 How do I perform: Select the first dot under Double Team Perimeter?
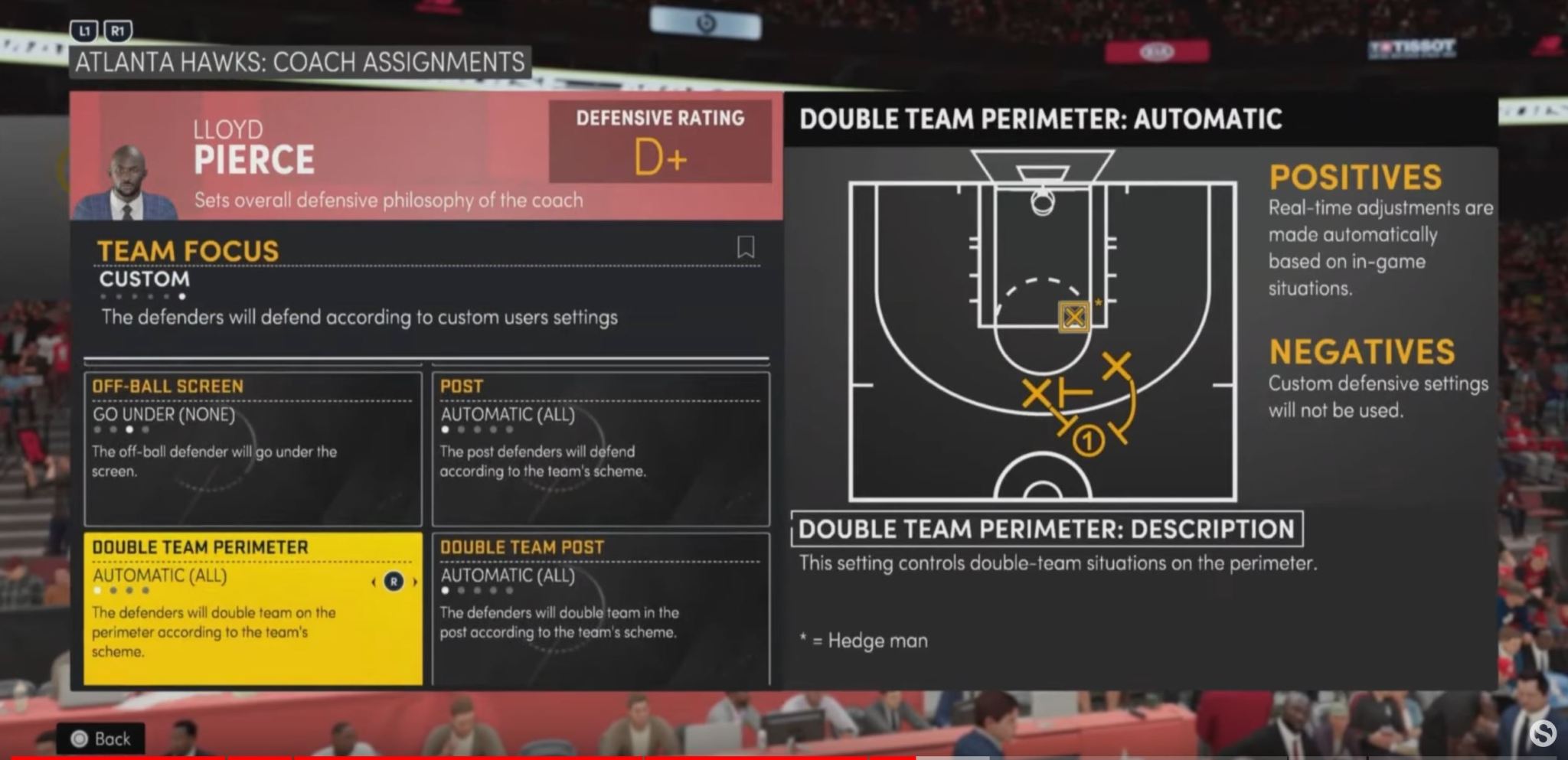click(97, 592)
